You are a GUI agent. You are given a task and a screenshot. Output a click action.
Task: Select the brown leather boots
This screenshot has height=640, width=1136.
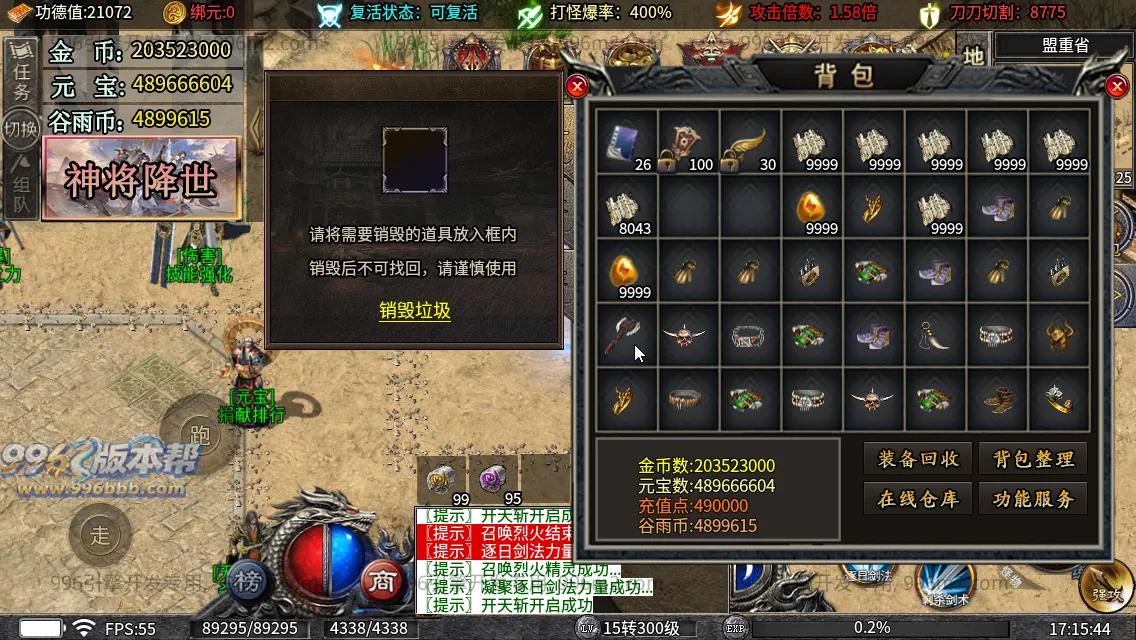[997, 399]
